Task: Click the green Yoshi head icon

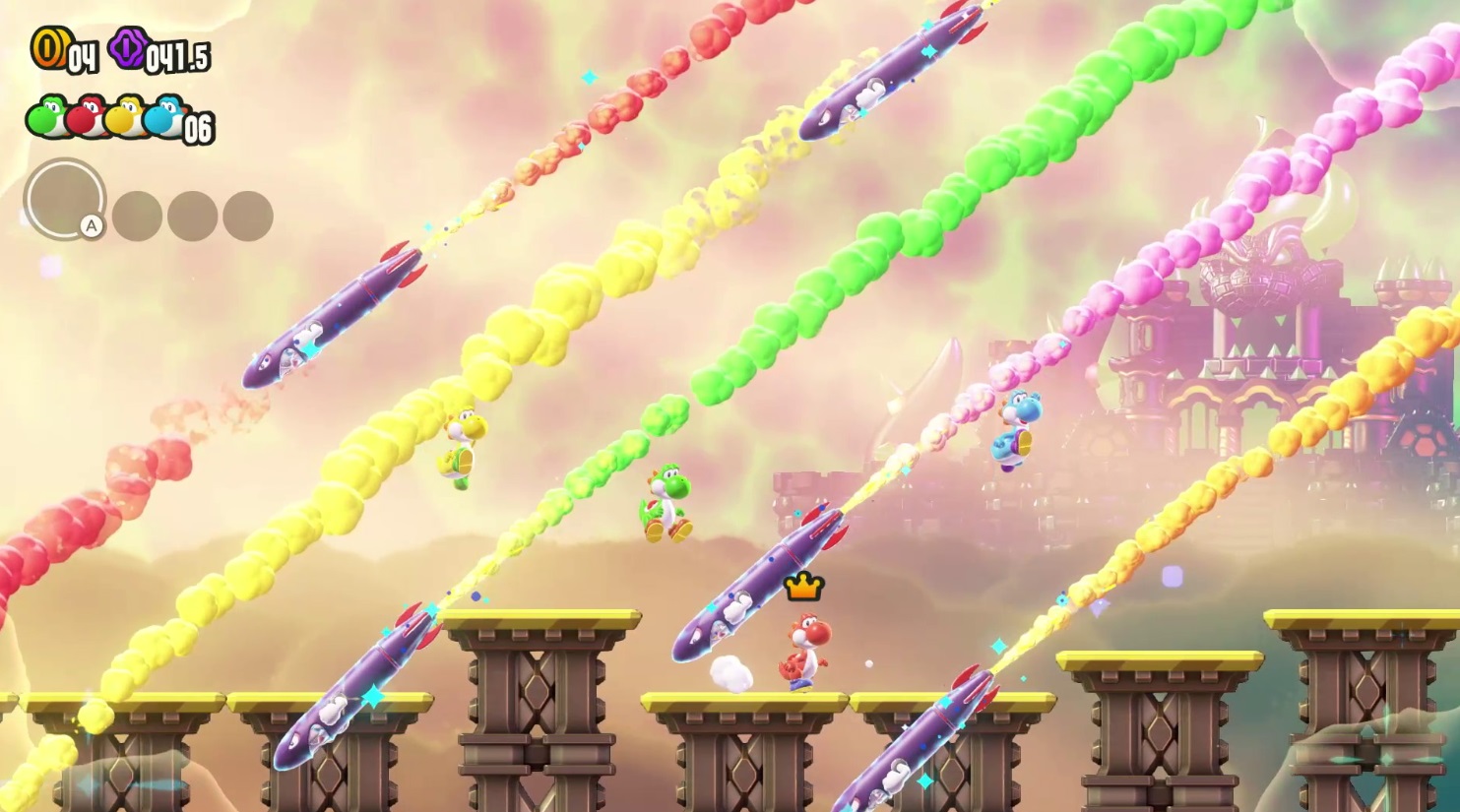Action: coord(46,116)
